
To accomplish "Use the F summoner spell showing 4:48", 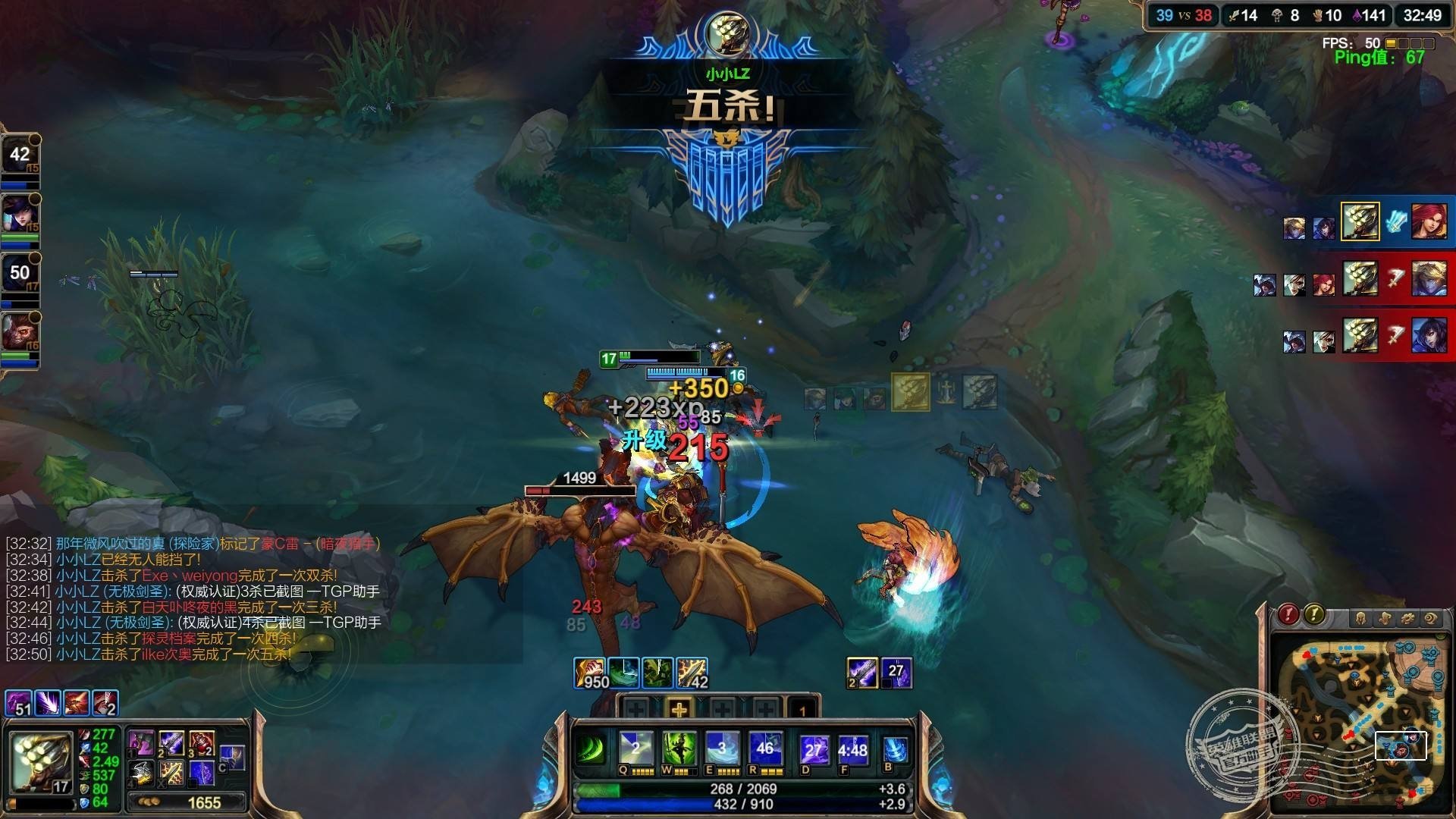I will point(852,750).
